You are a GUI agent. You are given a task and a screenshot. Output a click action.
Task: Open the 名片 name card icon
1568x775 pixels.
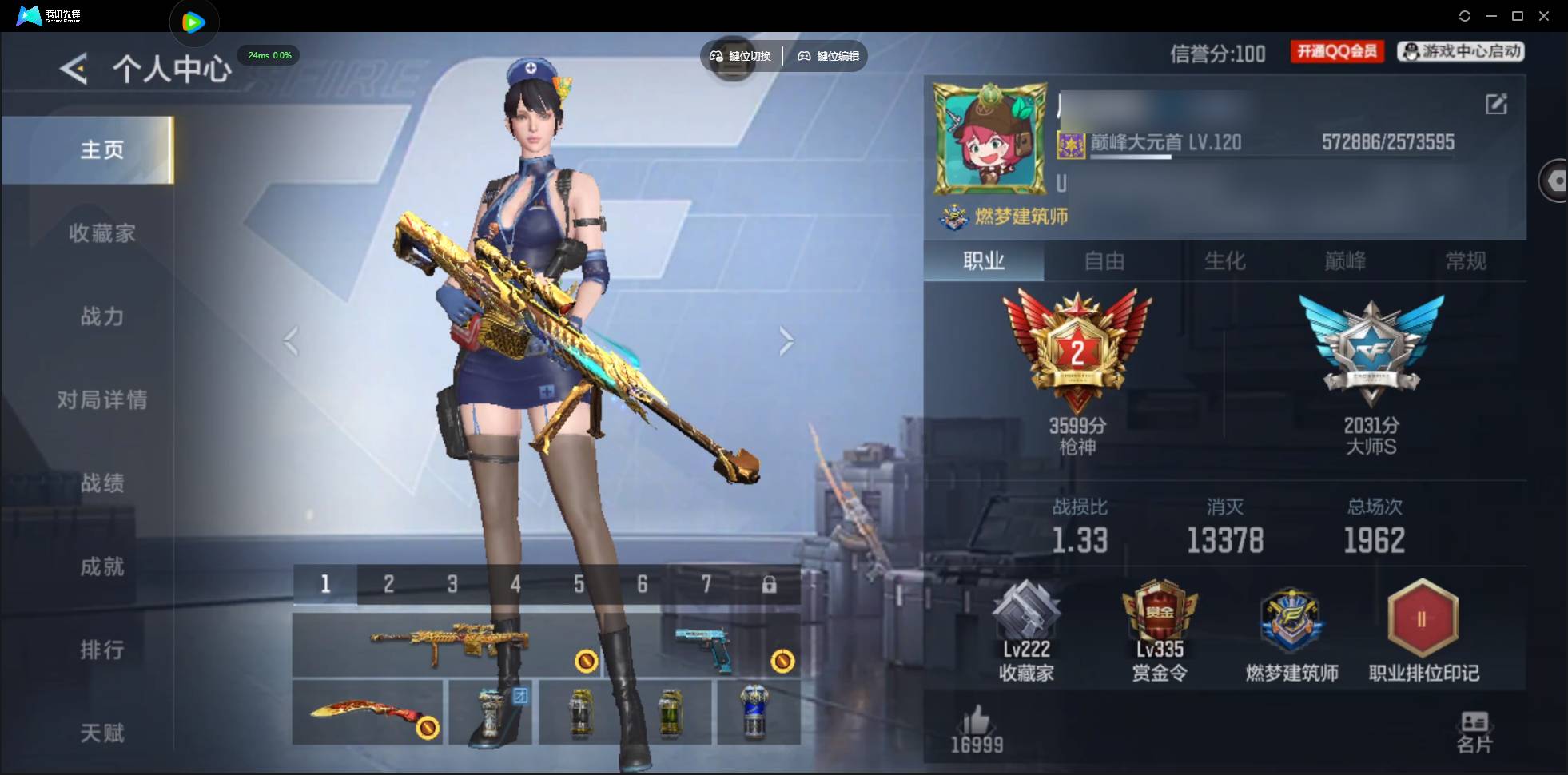1473,723
